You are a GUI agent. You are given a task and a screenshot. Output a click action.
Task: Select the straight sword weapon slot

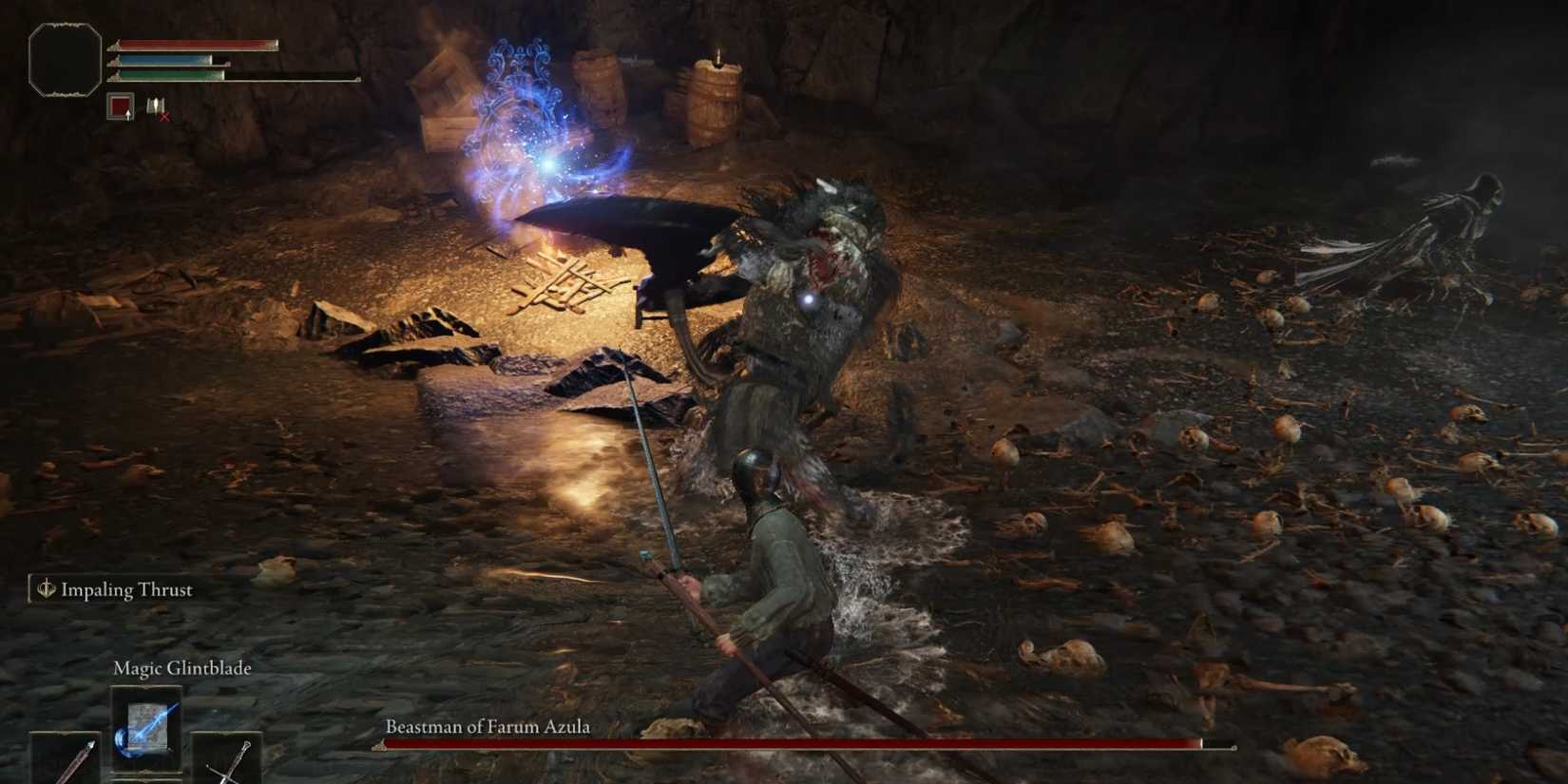coord(230,762)
